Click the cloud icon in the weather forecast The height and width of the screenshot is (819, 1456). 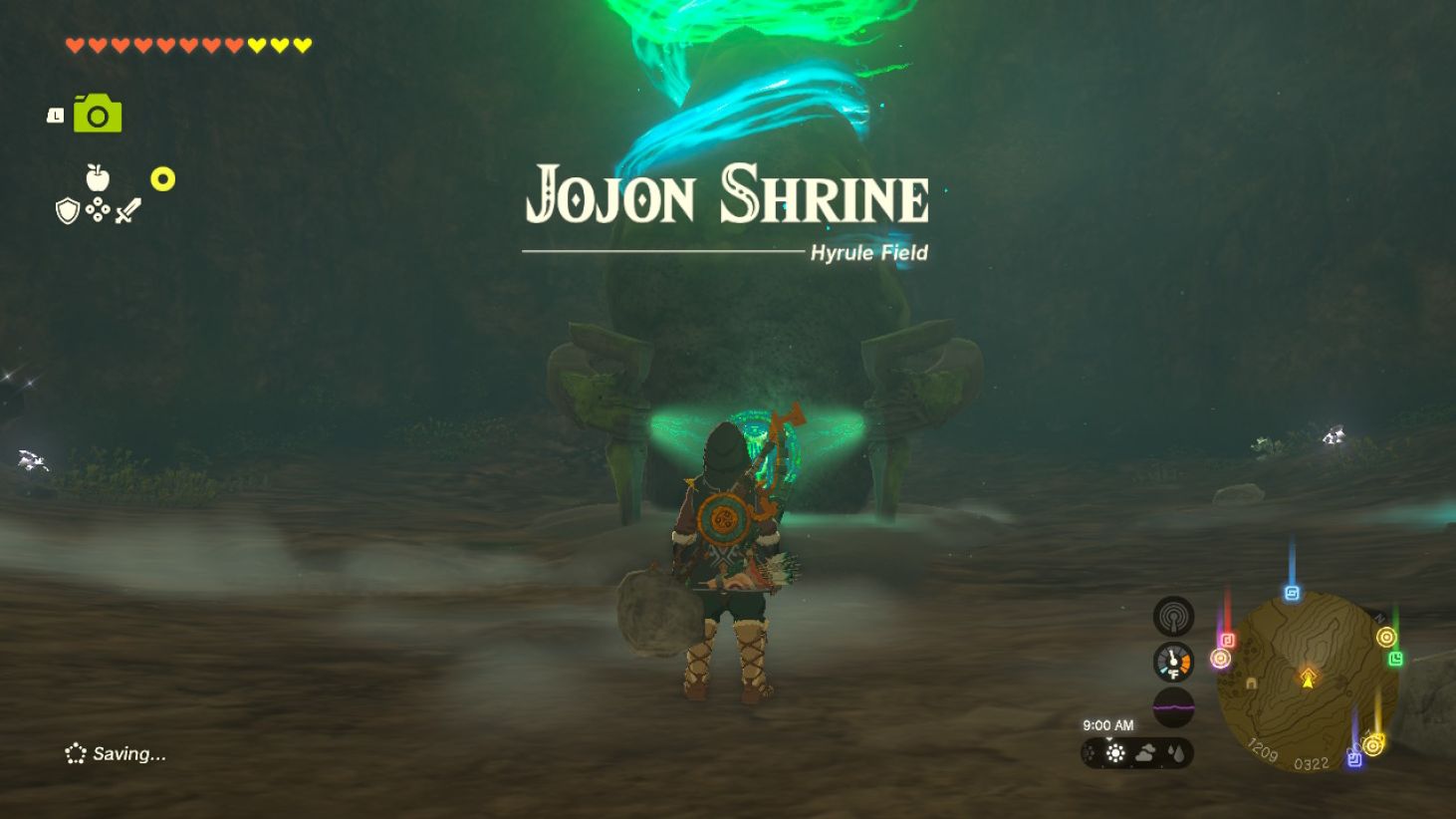click(x=1146, y=753)
